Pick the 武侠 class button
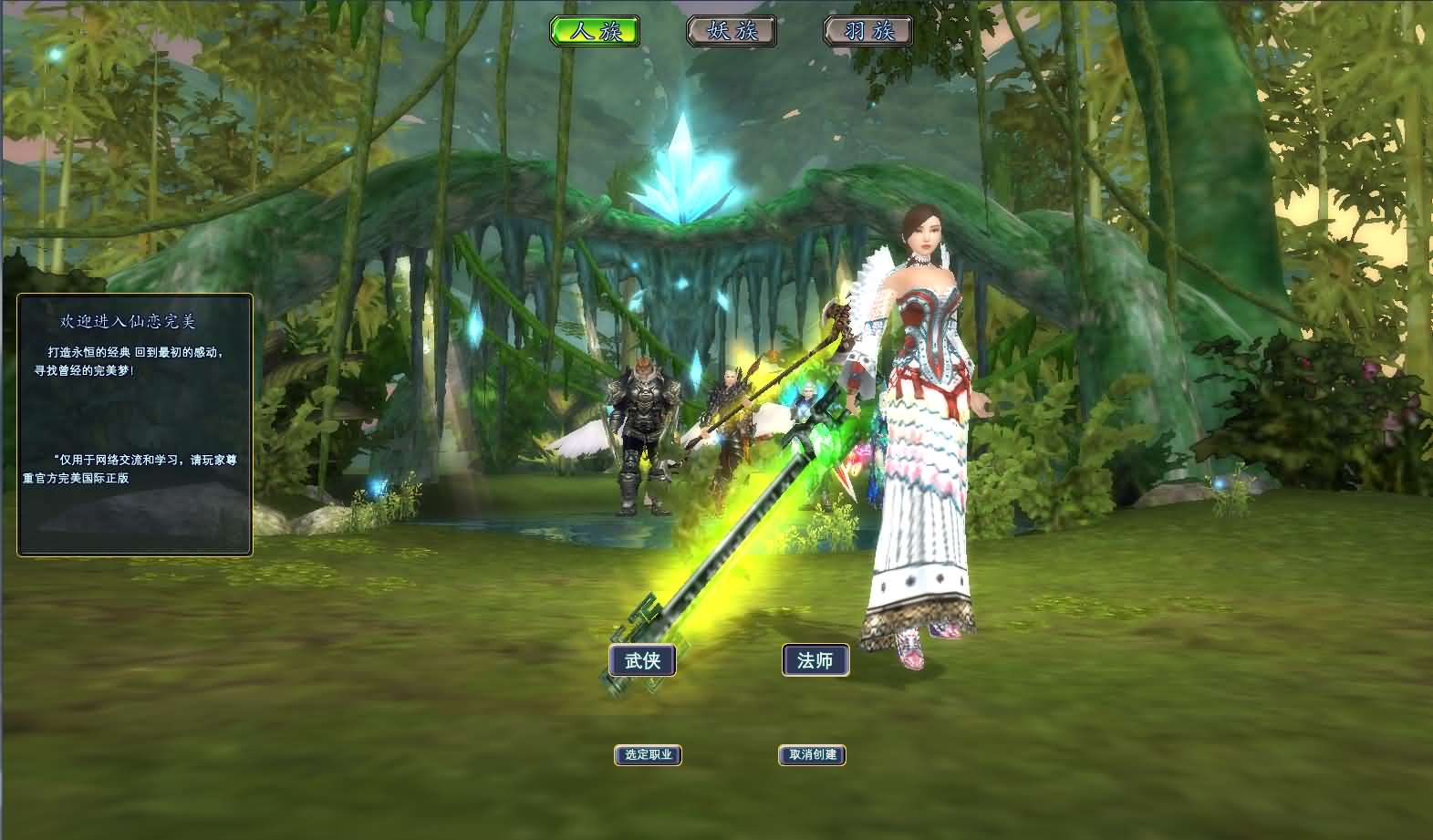This screenshot has height=840, width=1433. click(x=642, y=660)
